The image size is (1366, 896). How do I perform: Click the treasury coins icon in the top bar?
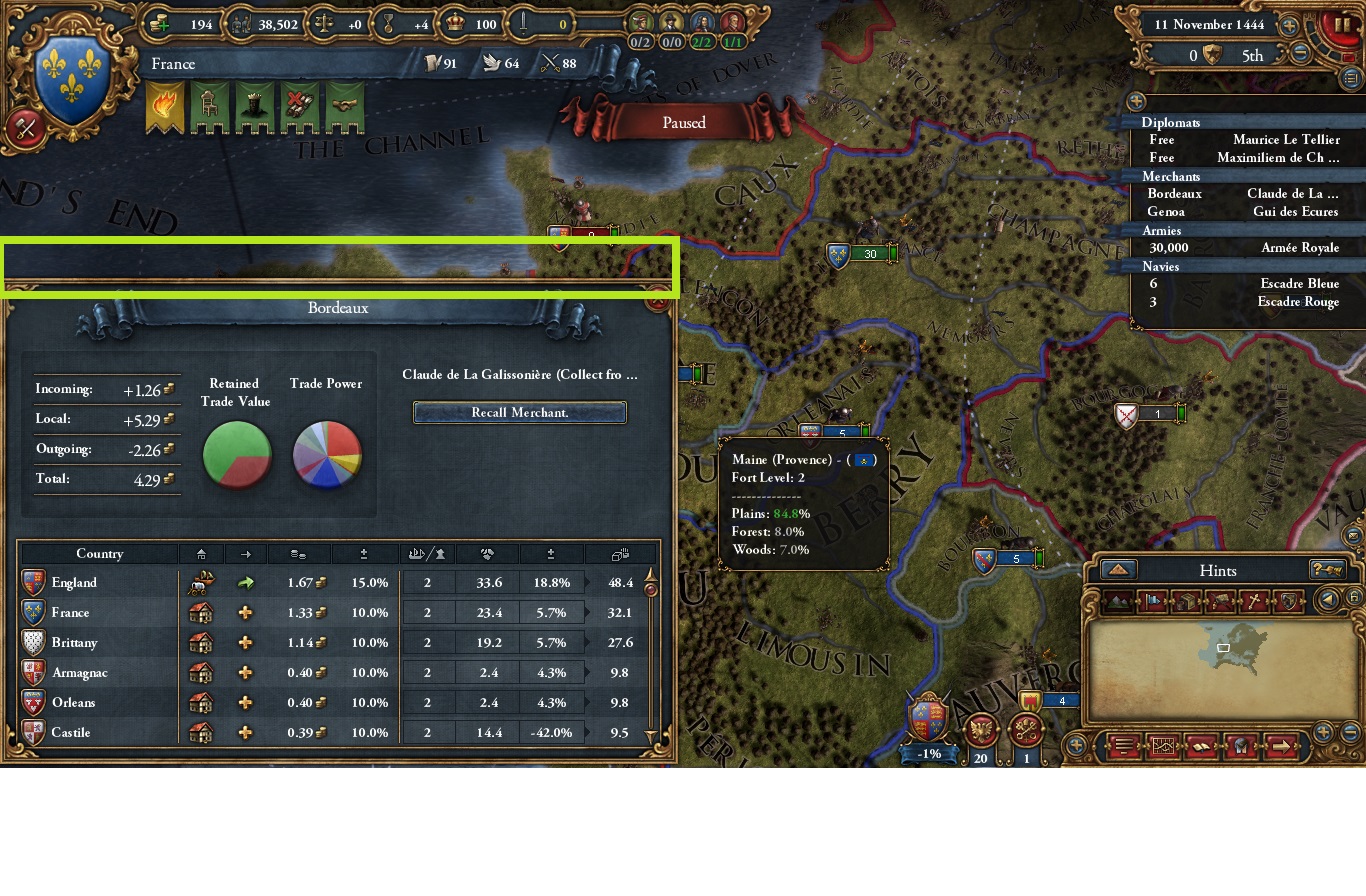pos(159,24)
